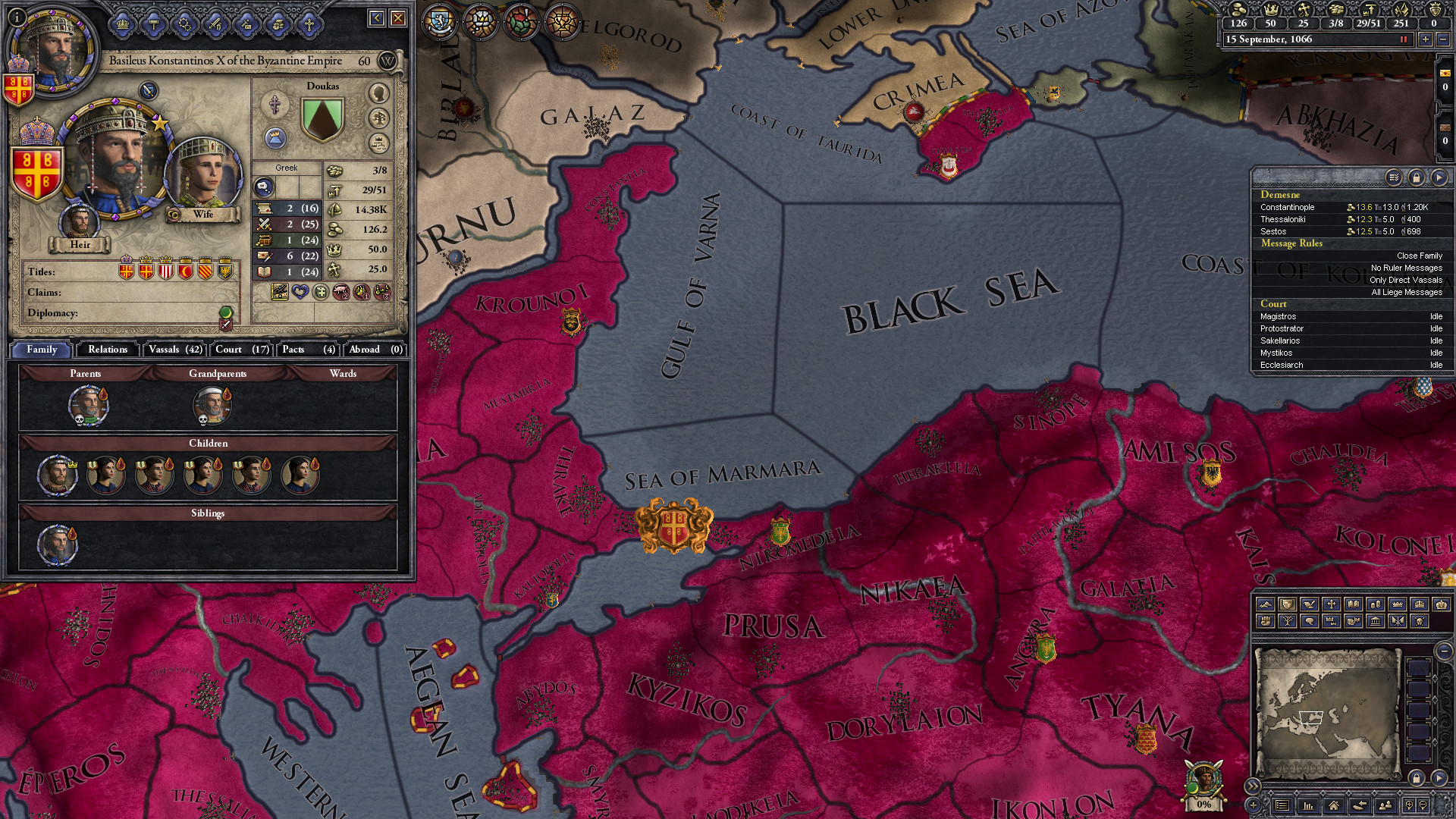Open the laws screen via hammer icon

(154, 23)
